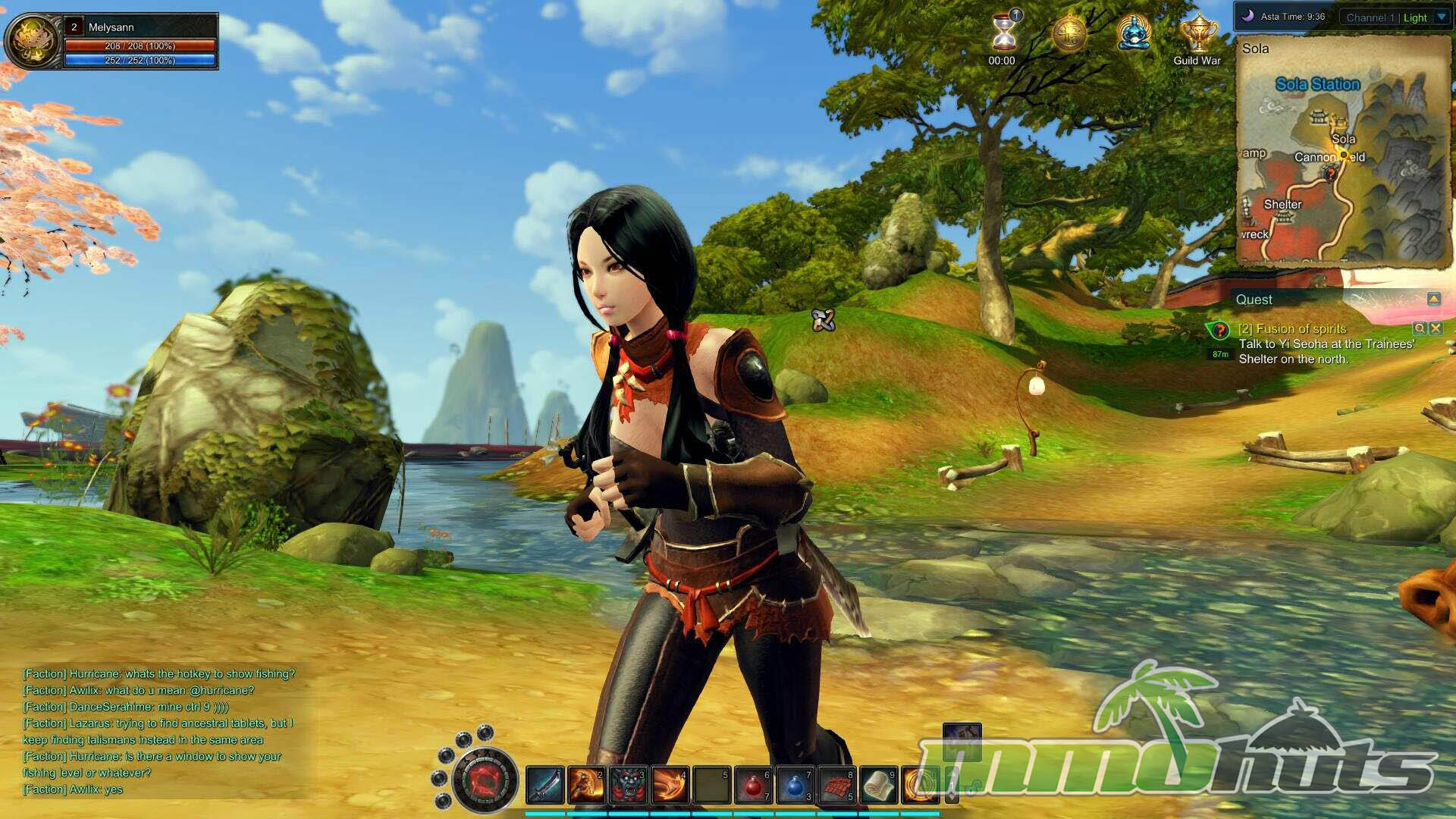Click the magnifier button on Fusion of spirits

tap(1419, 328)
